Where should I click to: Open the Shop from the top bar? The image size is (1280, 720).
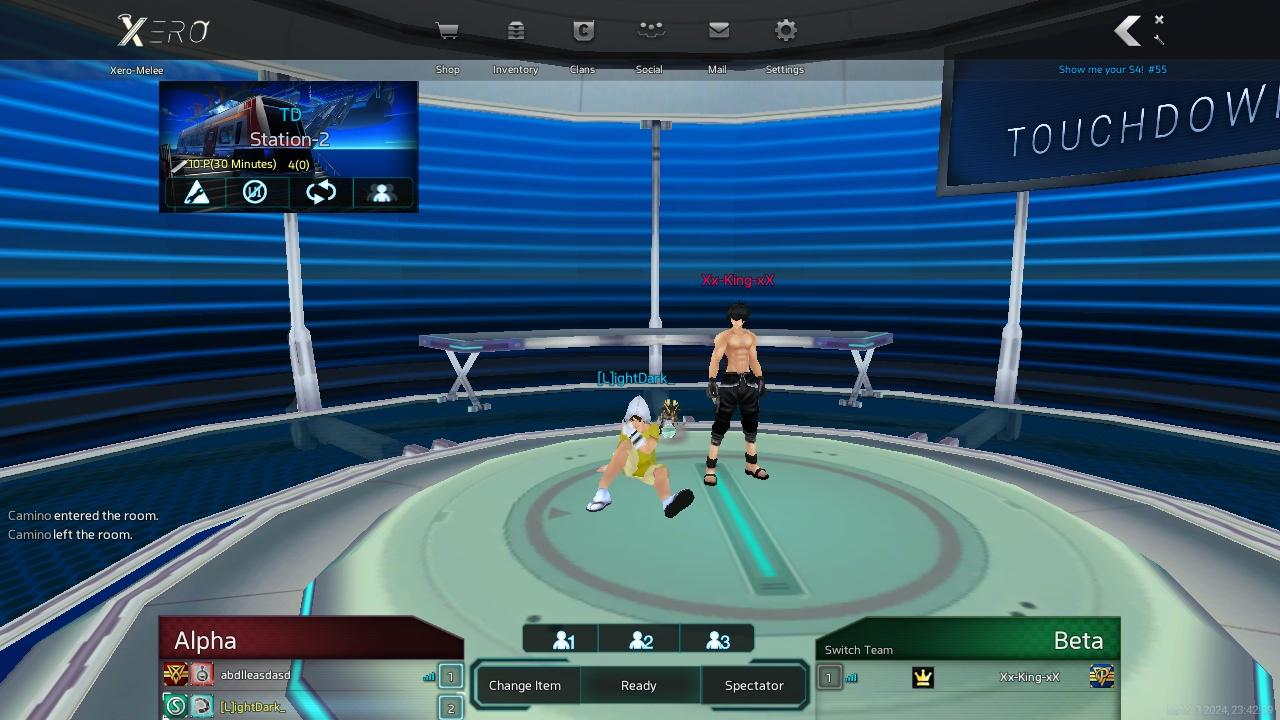[447, 32]
